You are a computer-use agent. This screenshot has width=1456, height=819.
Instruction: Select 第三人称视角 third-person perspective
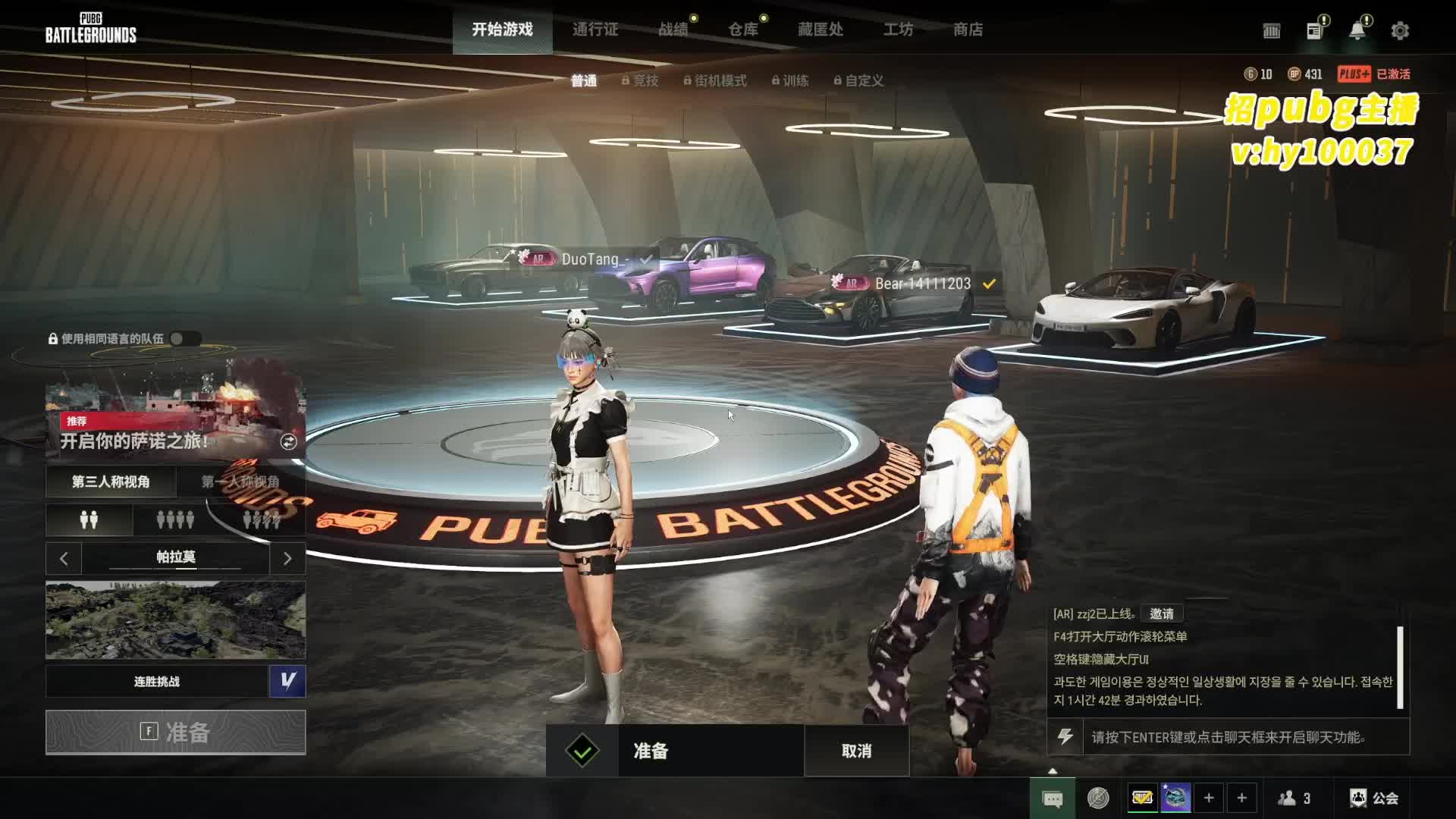tap(111, 482)
